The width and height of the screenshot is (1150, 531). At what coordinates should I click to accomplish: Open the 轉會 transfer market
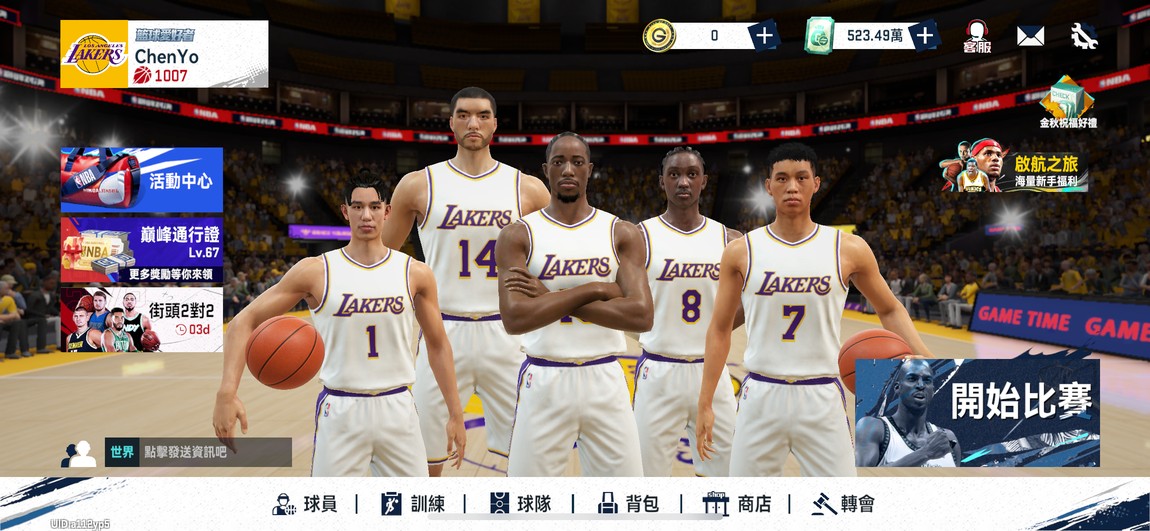click(843, 504)
